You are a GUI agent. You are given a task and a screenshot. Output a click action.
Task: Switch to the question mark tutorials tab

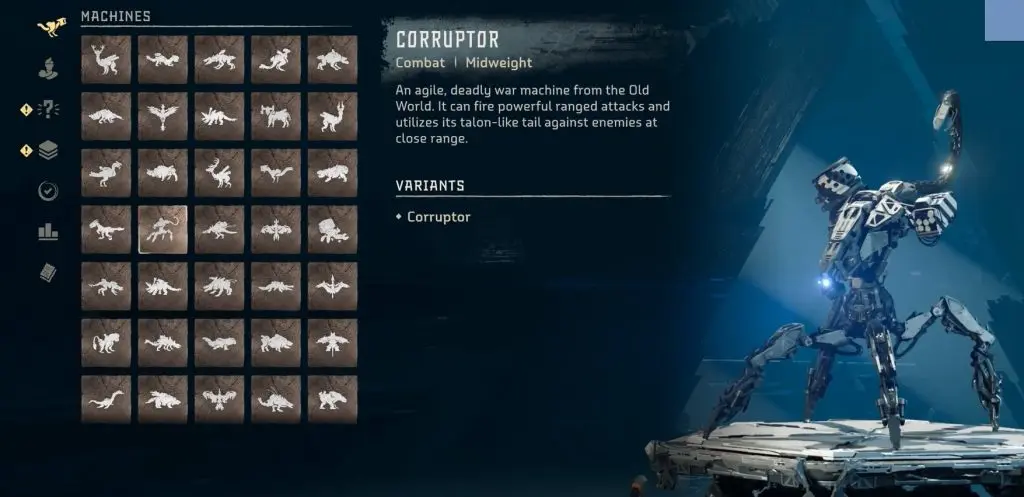[x=48, y=110]
